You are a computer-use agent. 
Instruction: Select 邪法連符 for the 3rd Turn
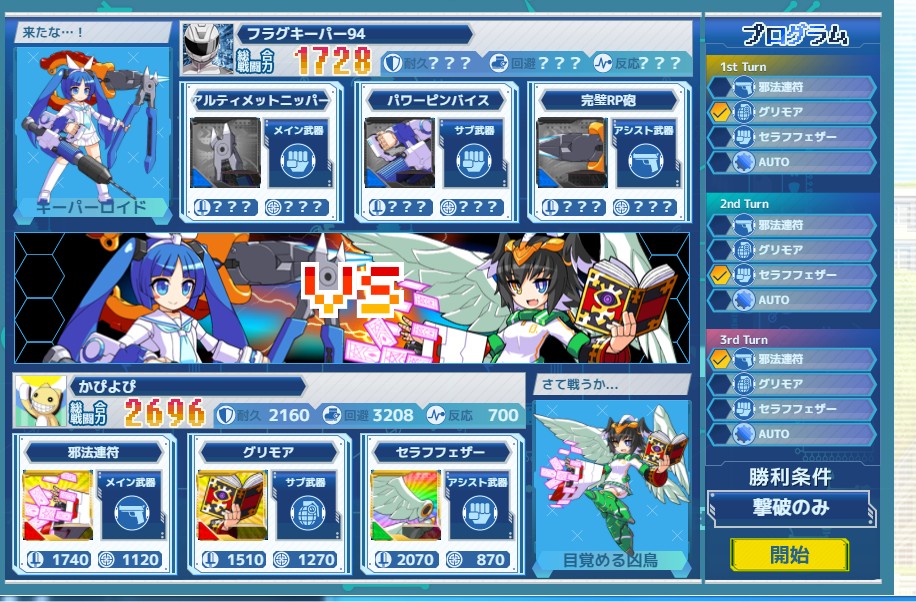(792, 359)
